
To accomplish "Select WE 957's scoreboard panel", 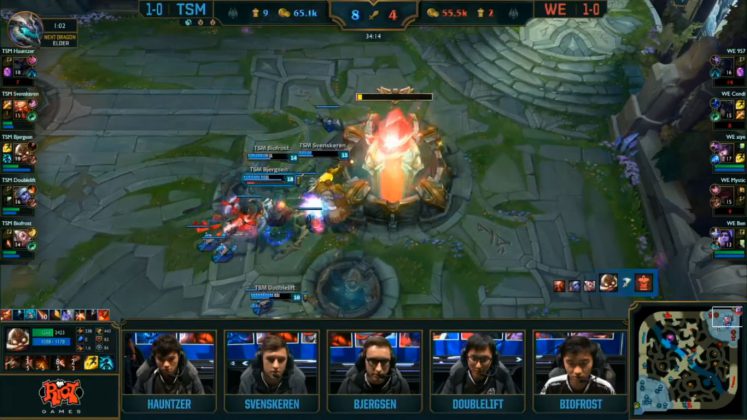I will pos(729,68).
